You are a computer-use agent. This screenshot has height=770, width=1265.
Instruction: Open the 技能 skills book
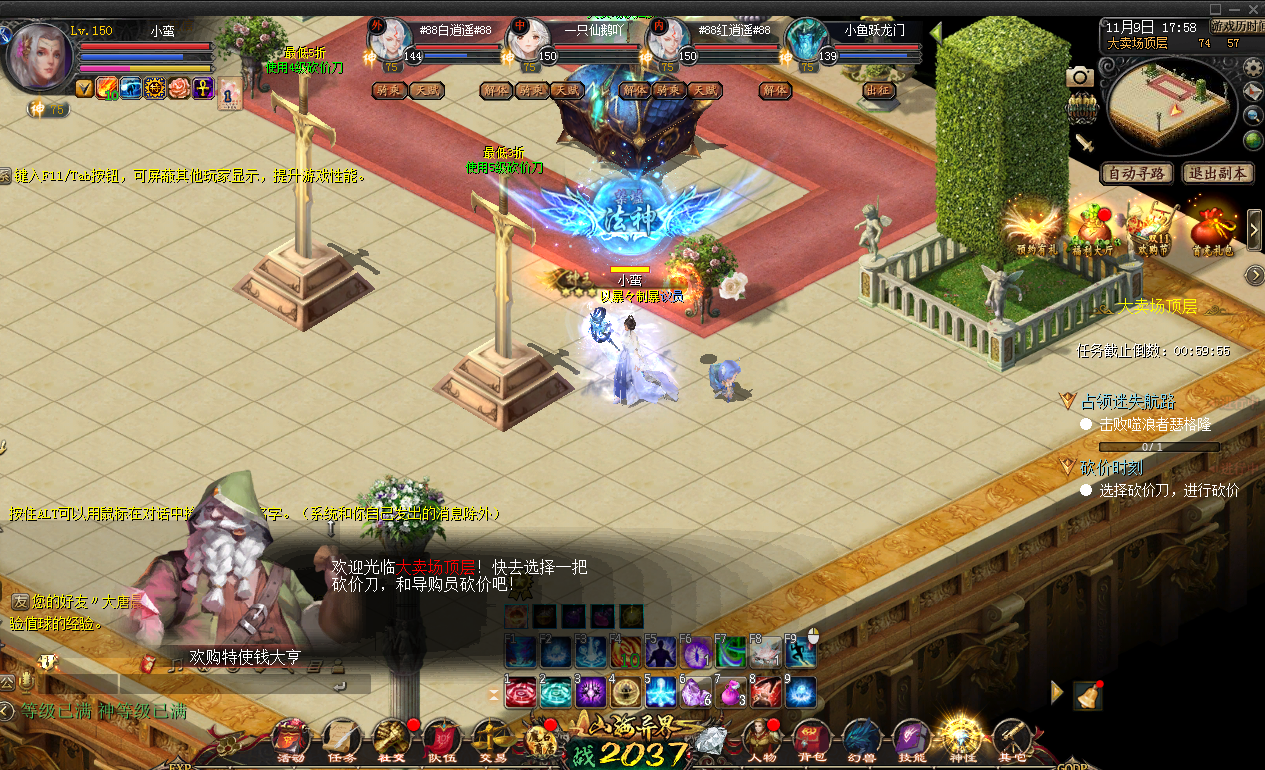(911, 740)
